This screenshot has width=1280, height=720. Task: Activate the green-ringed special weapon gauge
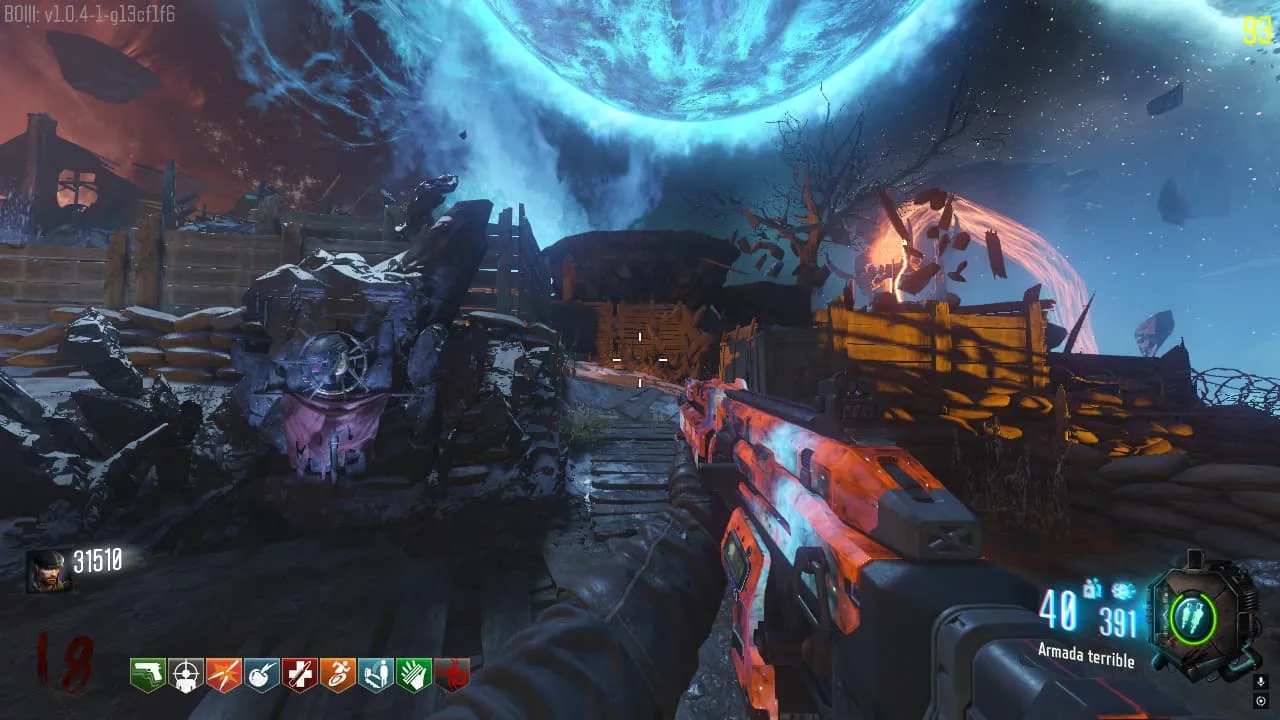tap(1194, 617)
